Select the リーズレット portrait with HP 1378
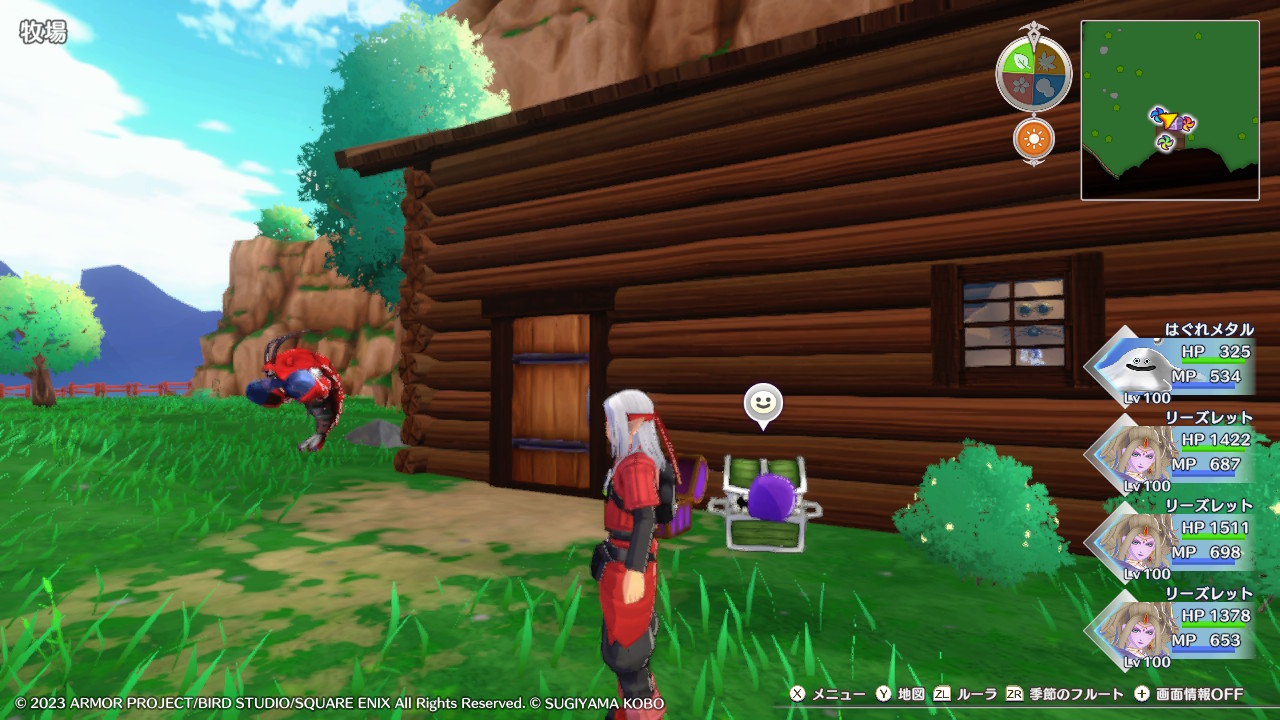The width and height of the screenshot is (1280, 720). [x=1131, y=630]
